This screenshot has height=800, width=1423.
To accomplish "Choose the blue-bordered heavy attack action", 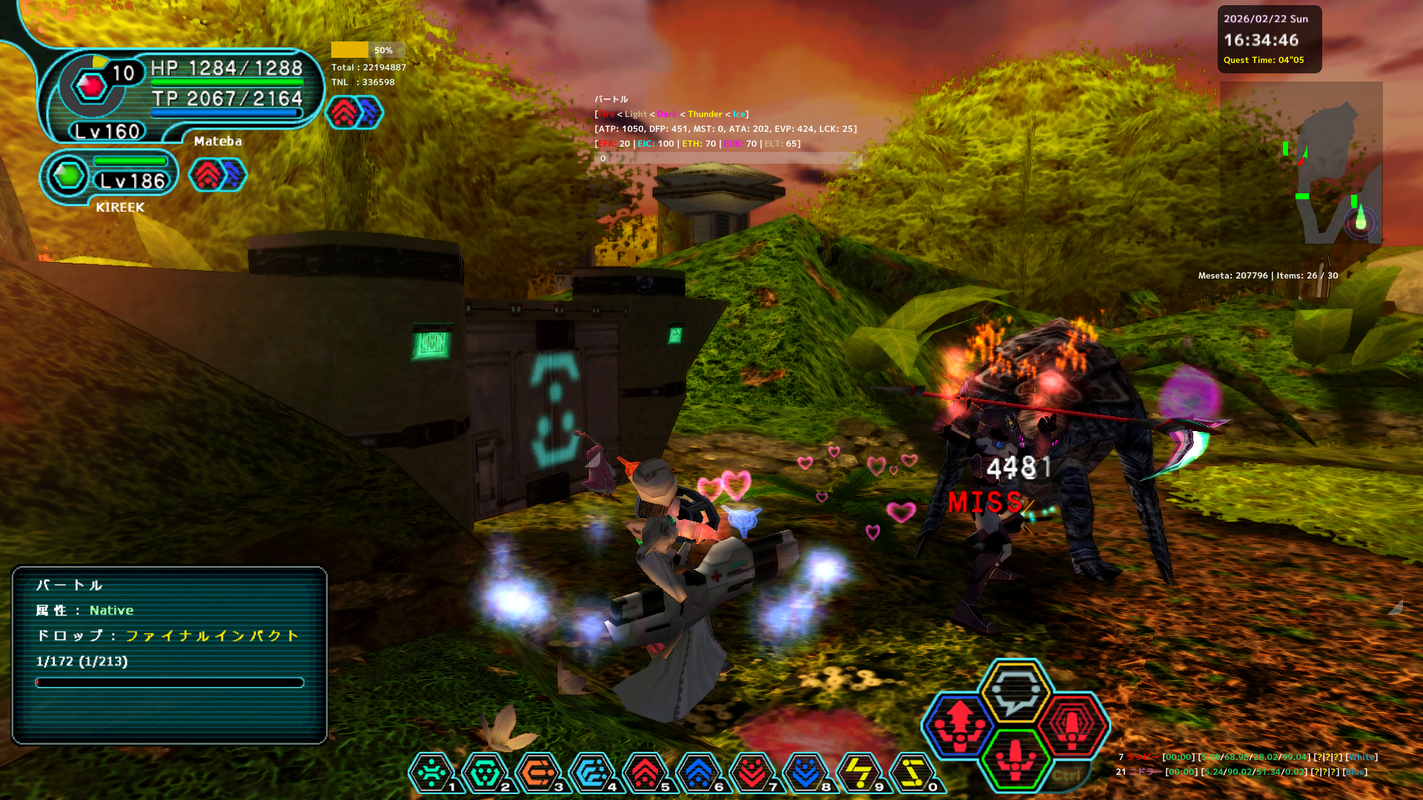I will (x=958, y=725).
